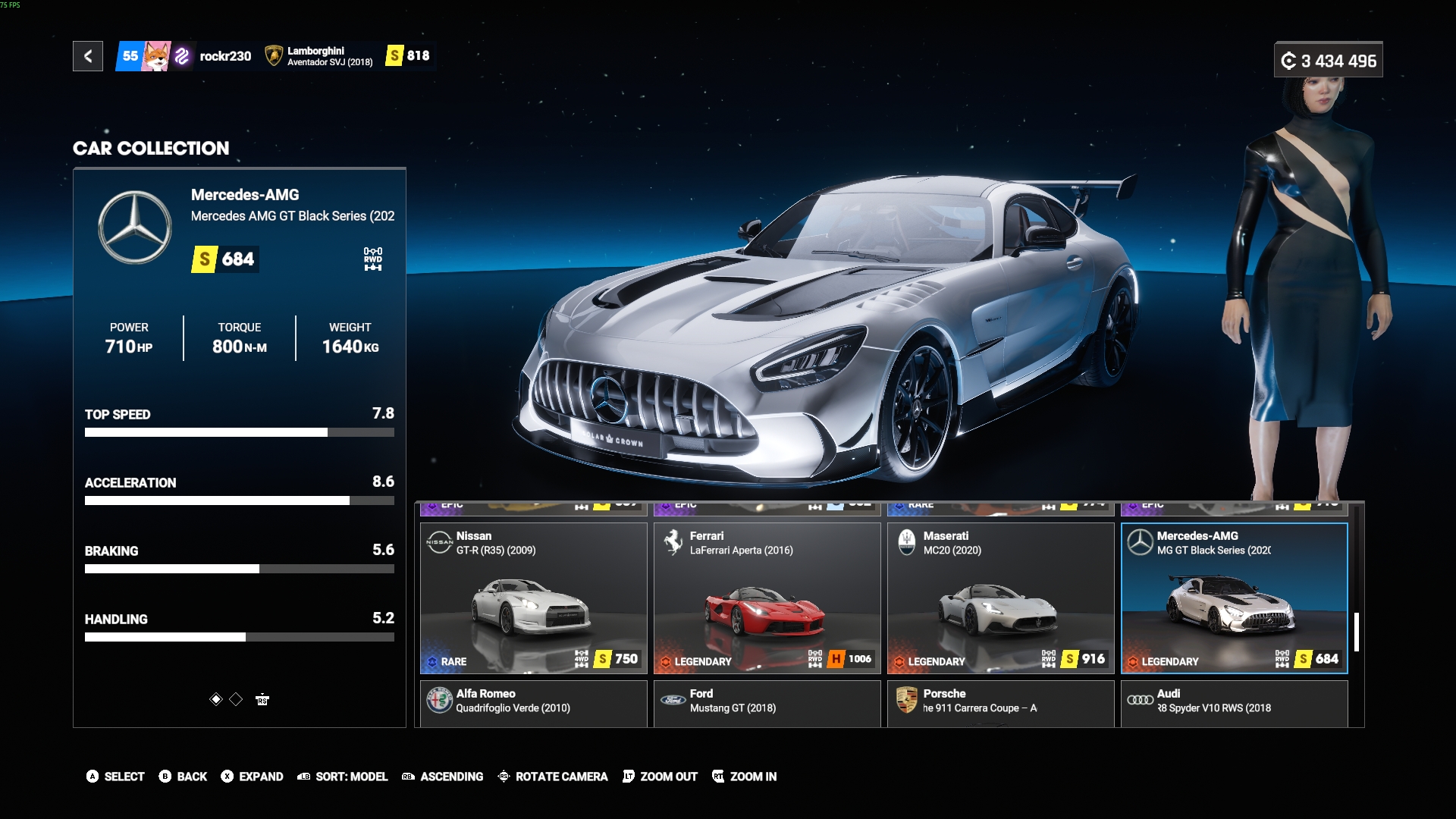The image size is (1456, 819).
Task: Pick the Maserati MC20 card
Action: tap(1000, 598)
